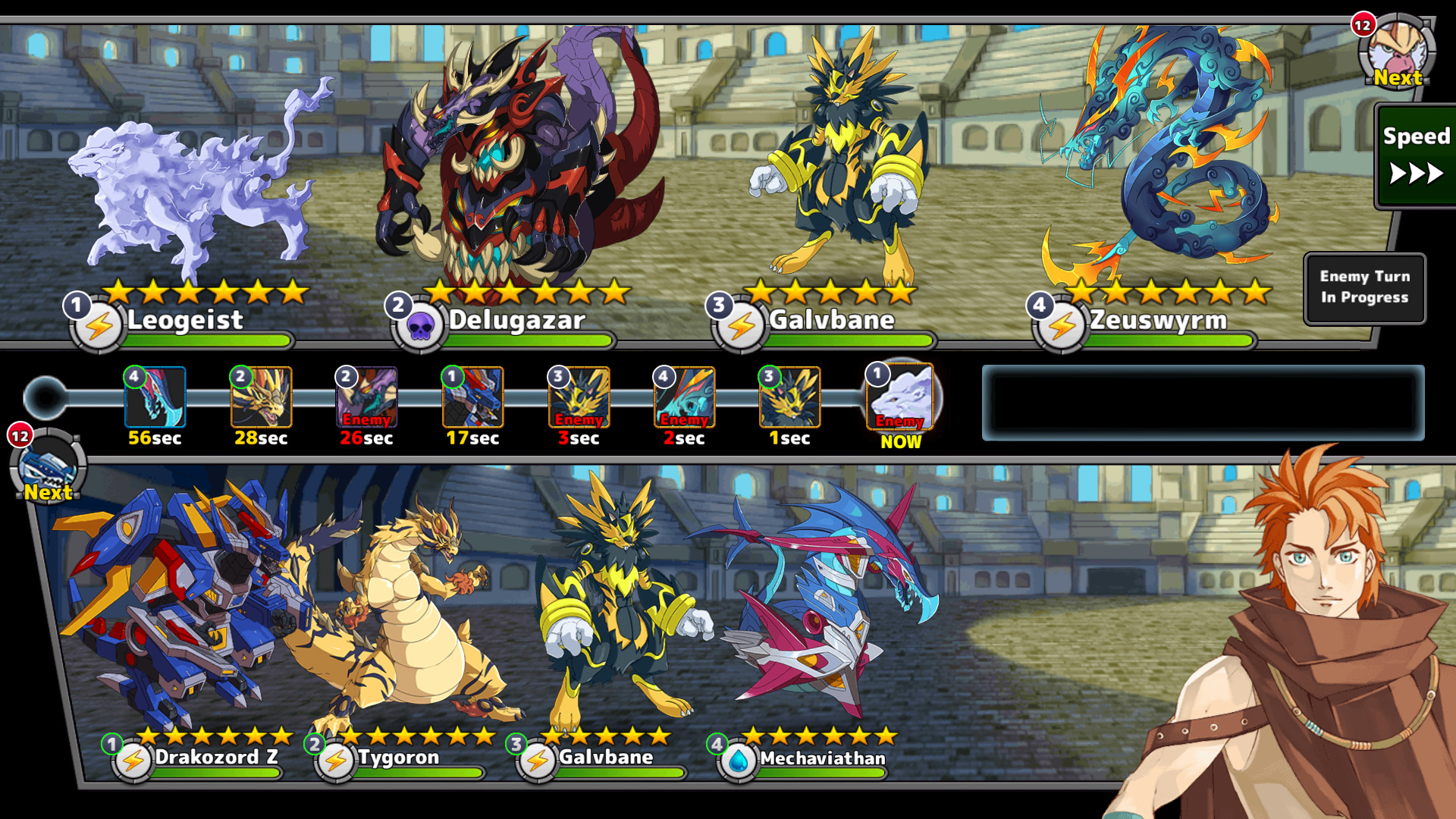Choose your Drakozord Z nameplate

215,758
